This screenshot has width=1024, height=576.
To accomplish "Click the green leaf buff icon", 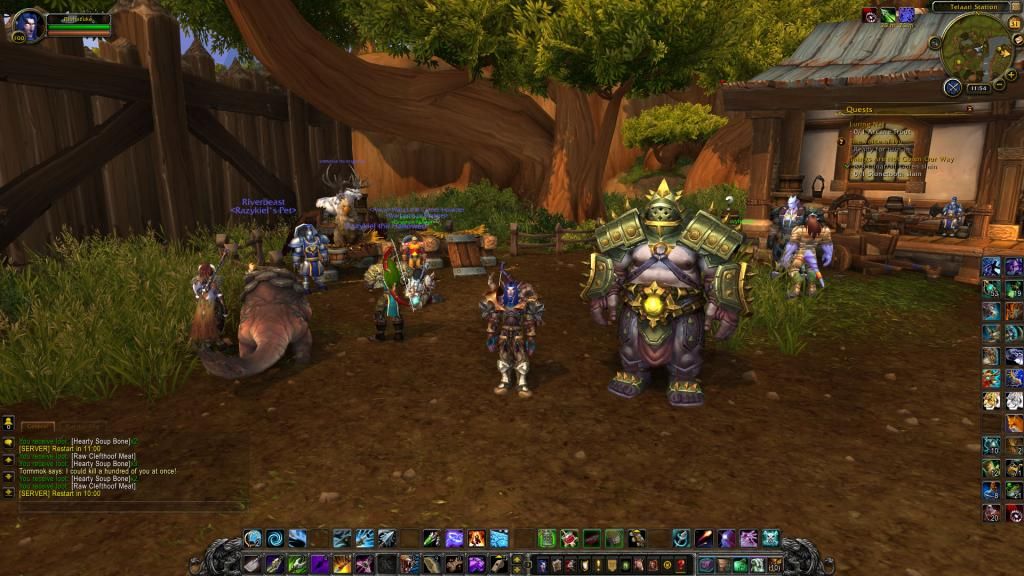I will click(889, 15).
